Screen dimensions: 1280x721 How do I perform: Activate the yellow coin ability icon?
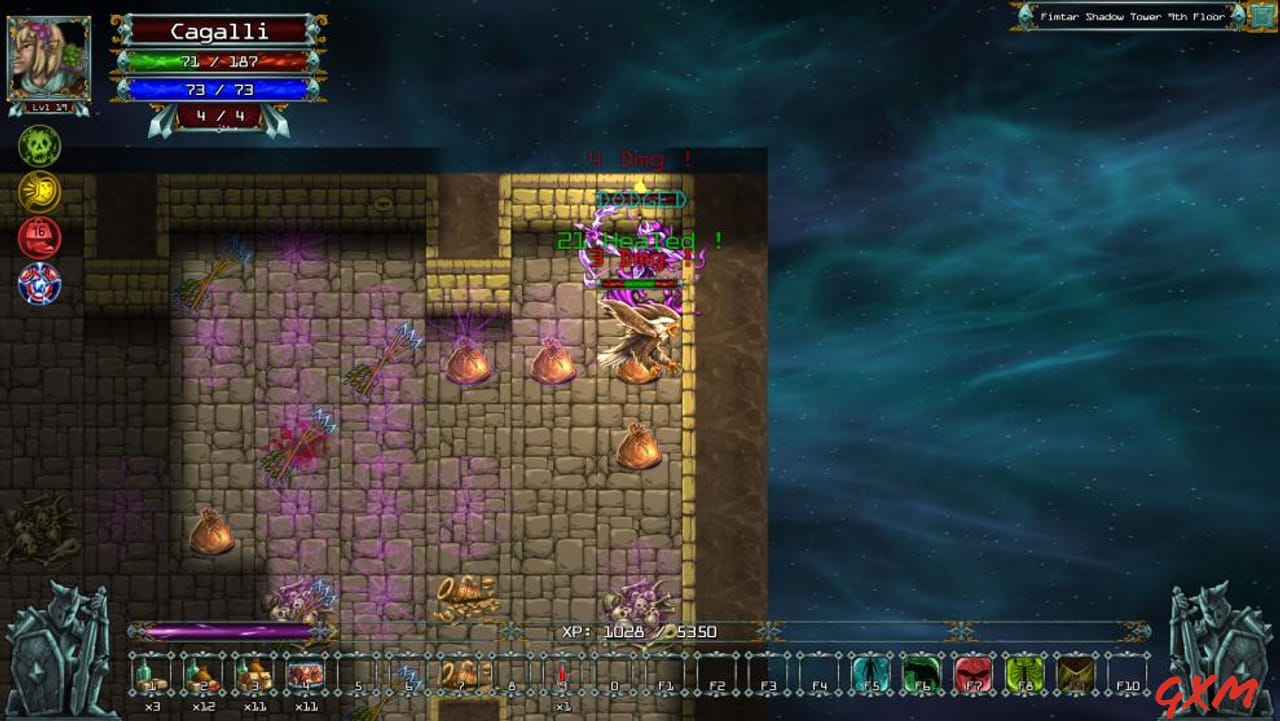(x=40, y=192)
